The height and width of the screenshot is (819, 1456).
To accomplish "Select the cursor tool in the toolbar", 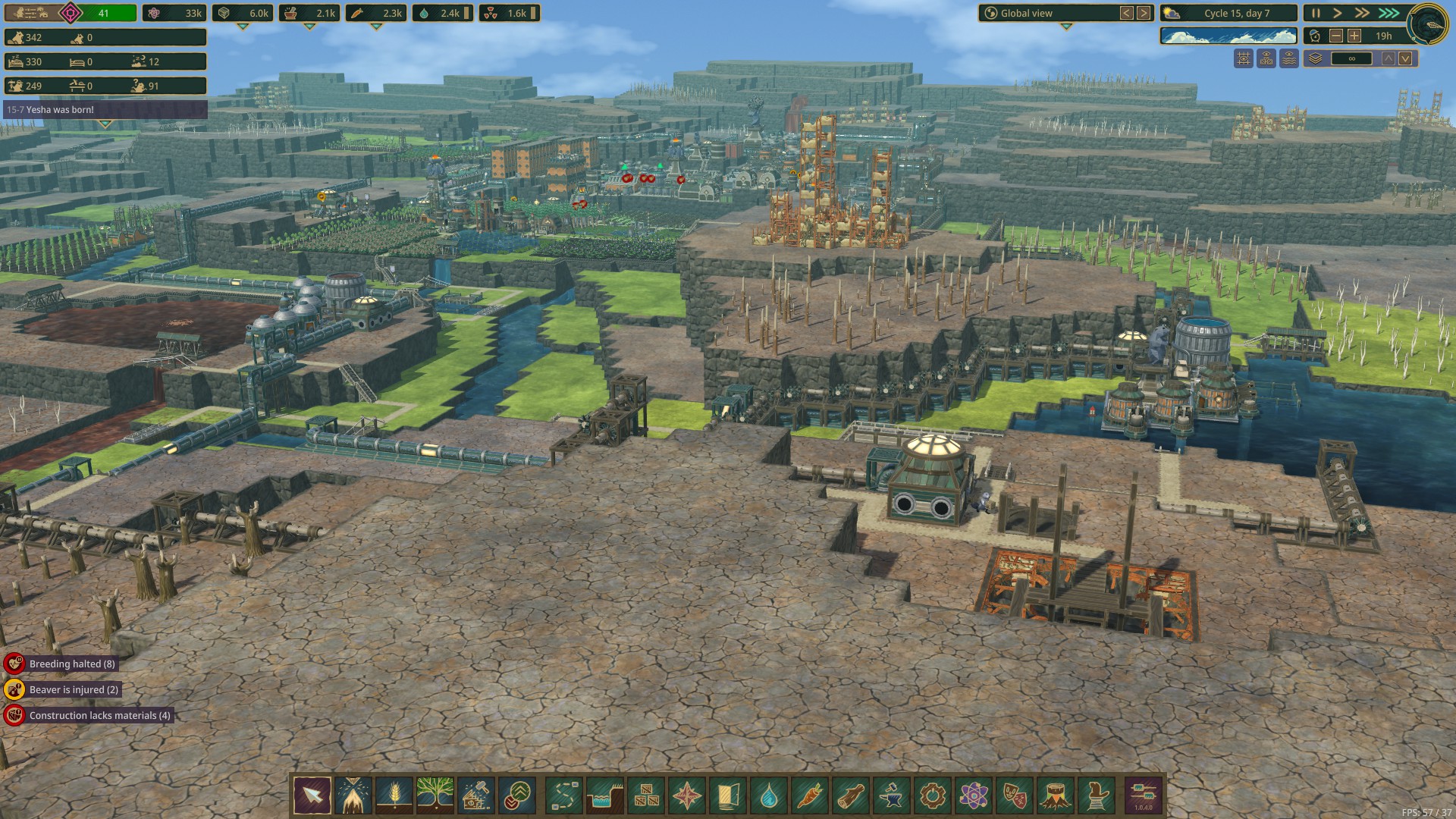I will point(312,795).
